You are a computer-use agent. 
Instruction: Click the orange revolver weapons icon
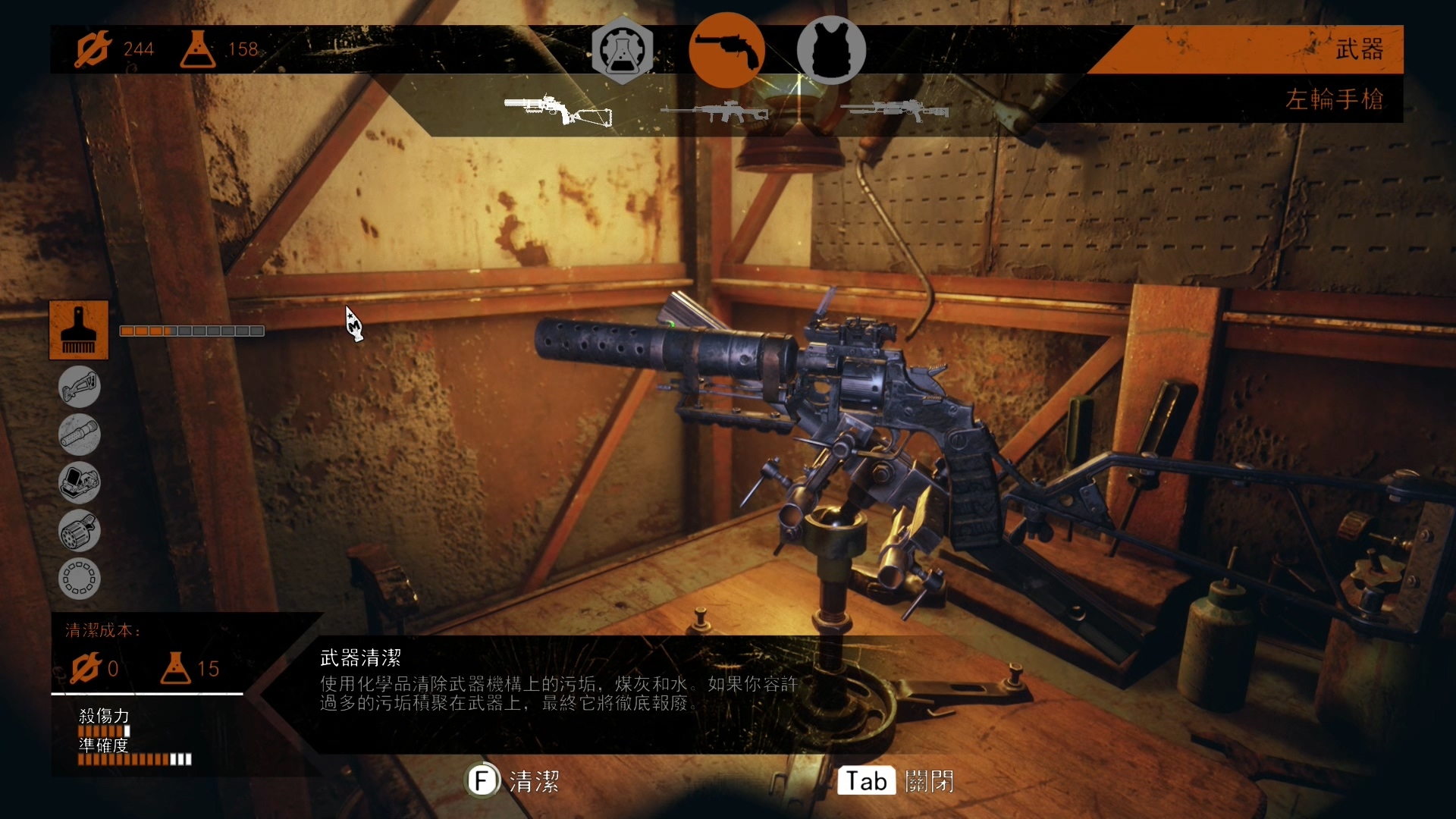coord(726,49)
